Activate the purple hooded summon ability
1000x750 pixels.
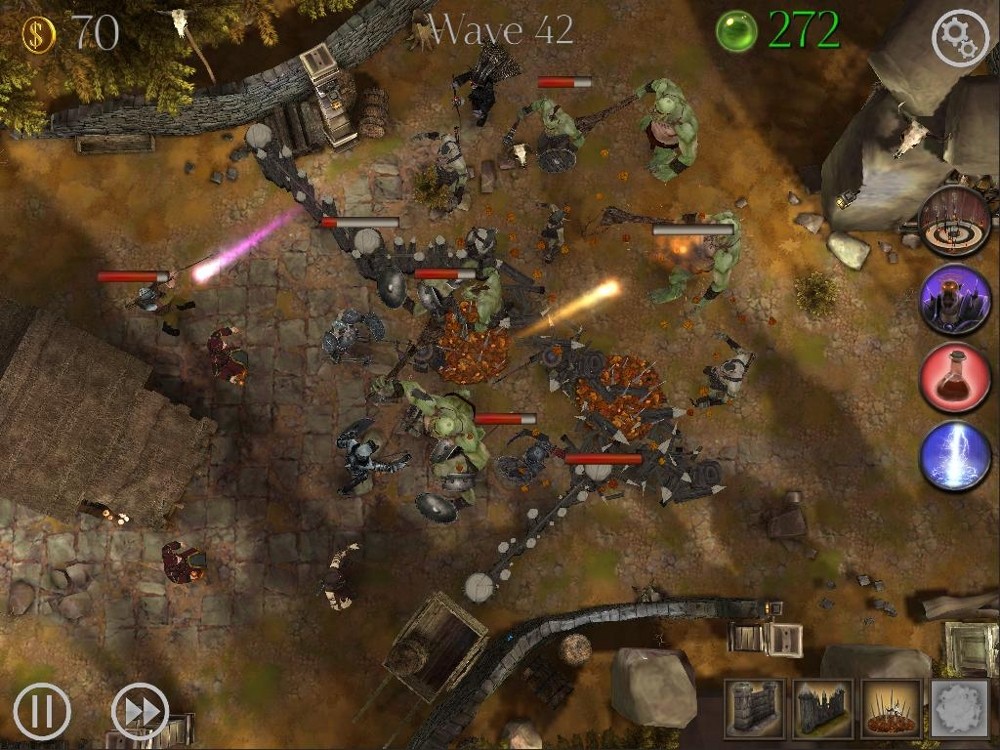coord(955,300)
